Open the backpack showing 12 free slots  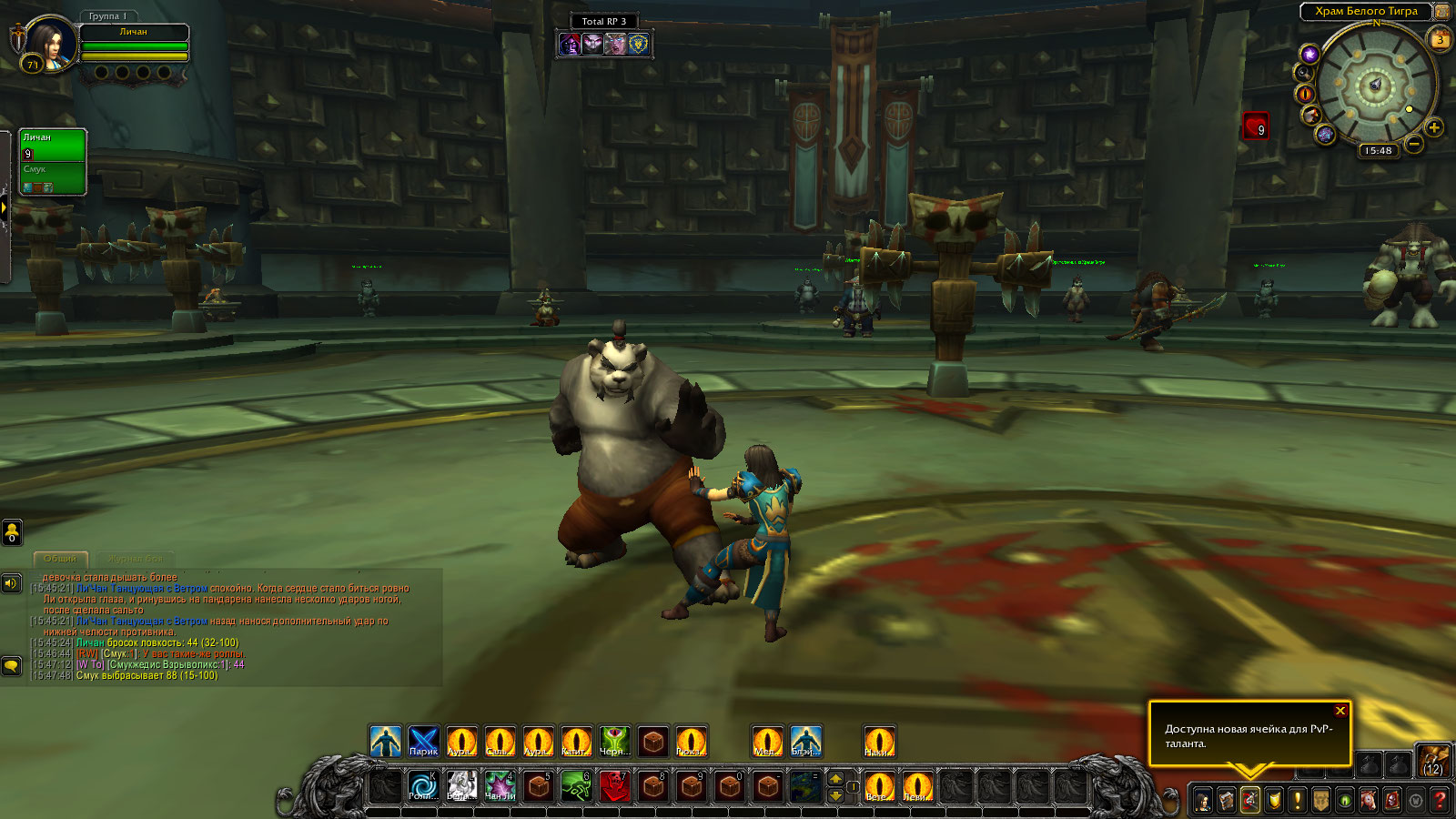(1432, 760)
